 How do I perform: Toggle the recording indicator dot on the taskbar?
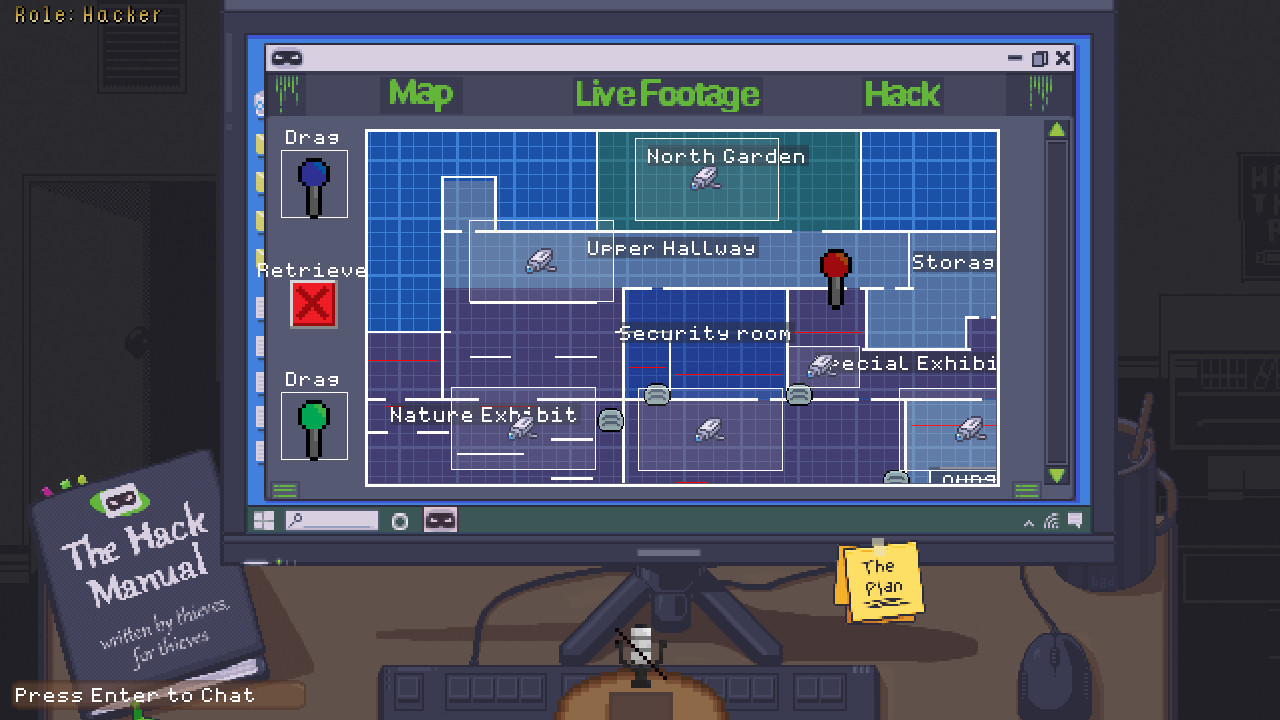click(x=399, y=519)
